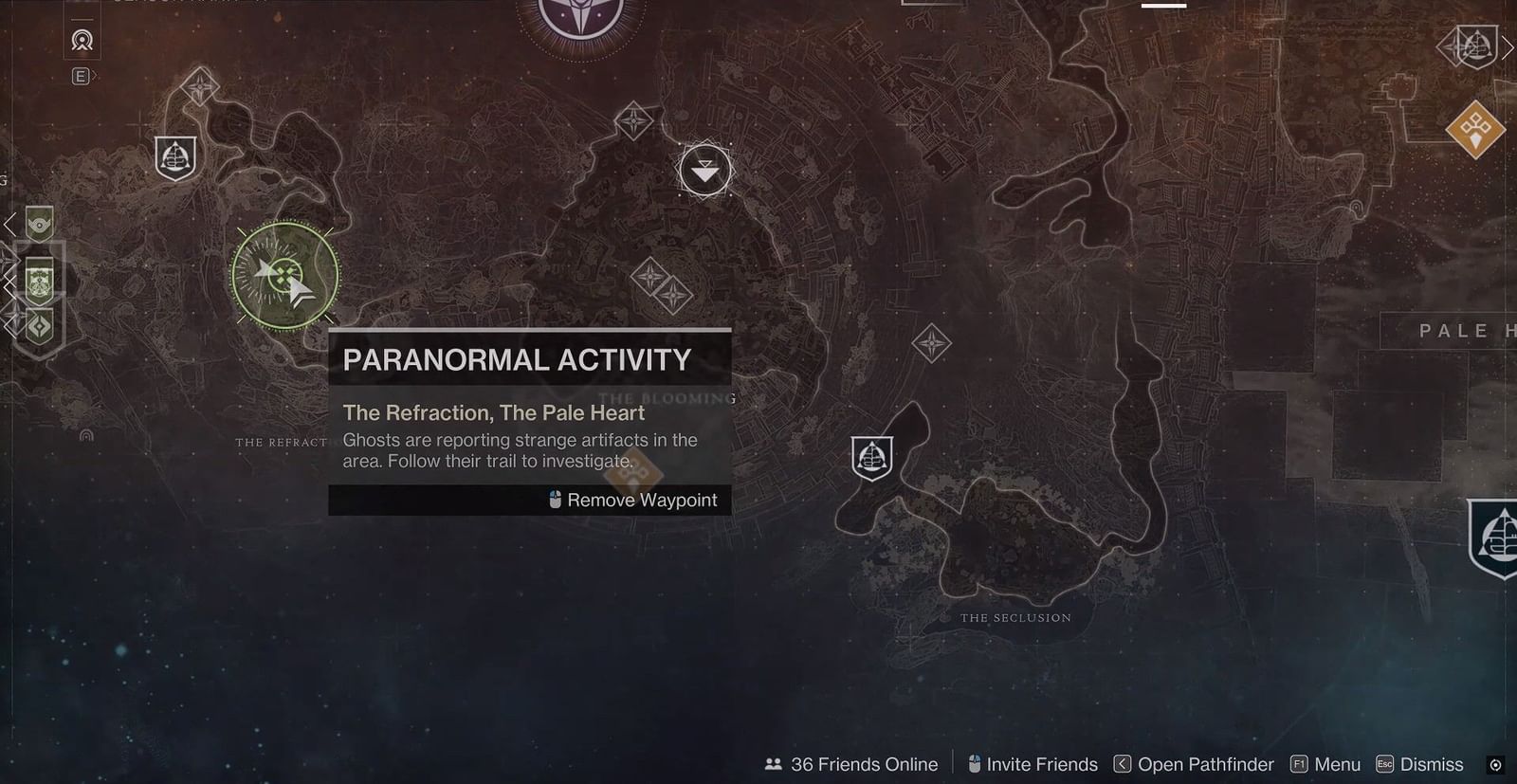Open Pathfinder from the bottom bar
This screenshot has height=784, width=1517.
(1197, 764)
